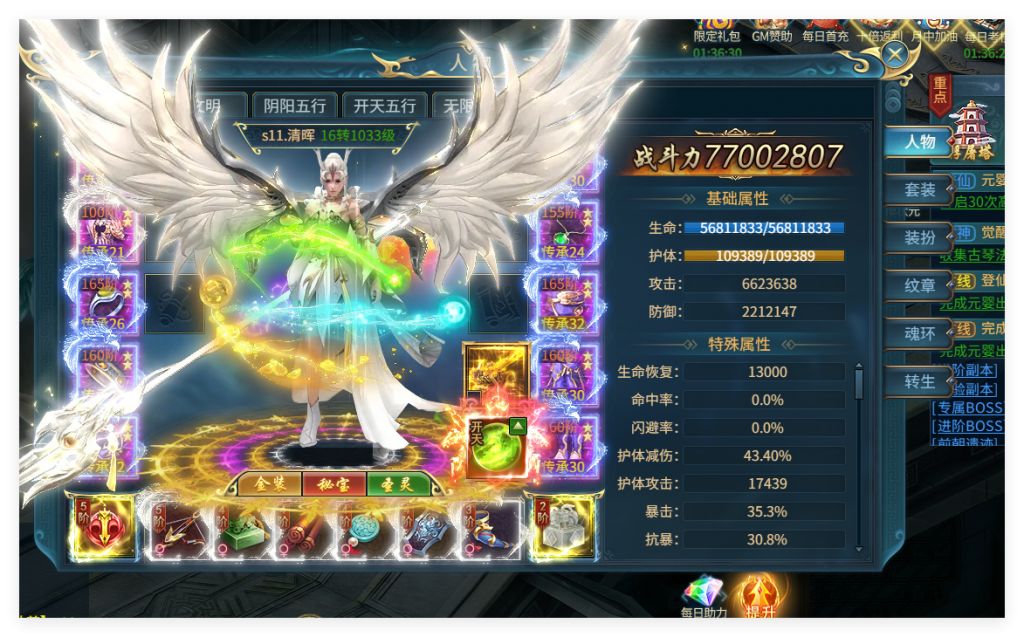
Task: Open the 装扮 side tab
Action: click(x=918, y=238)
